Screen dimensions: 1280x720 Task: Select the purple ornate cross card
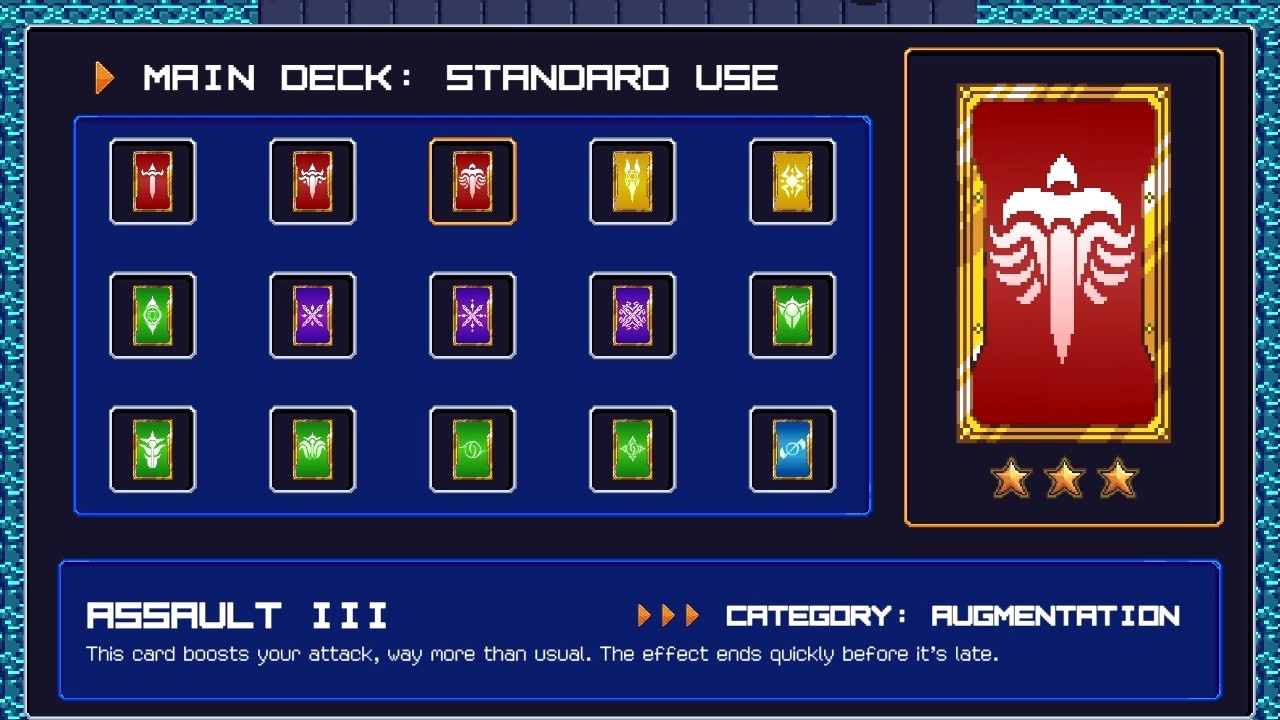[x=632, y=316]
